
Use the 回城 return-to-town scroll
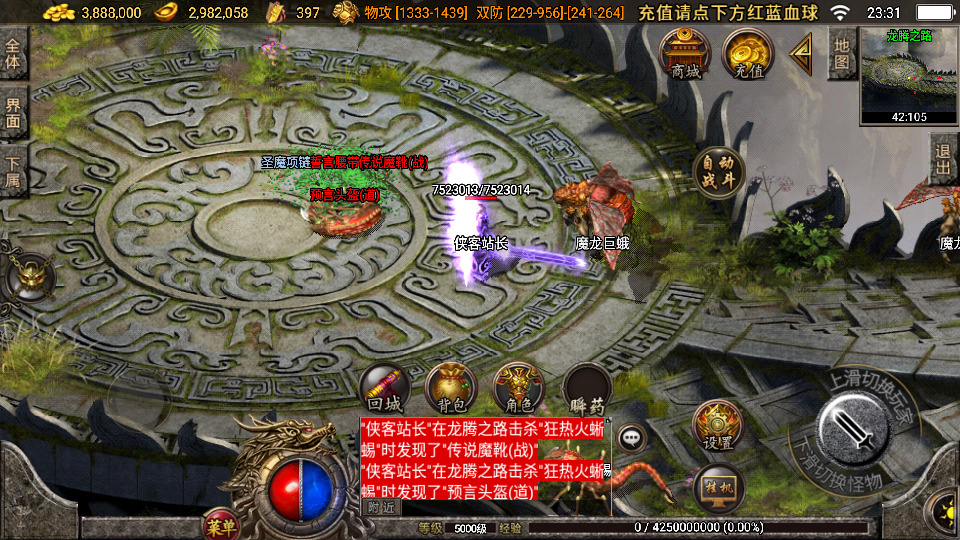pyautogui.click(x=385, y=388)
